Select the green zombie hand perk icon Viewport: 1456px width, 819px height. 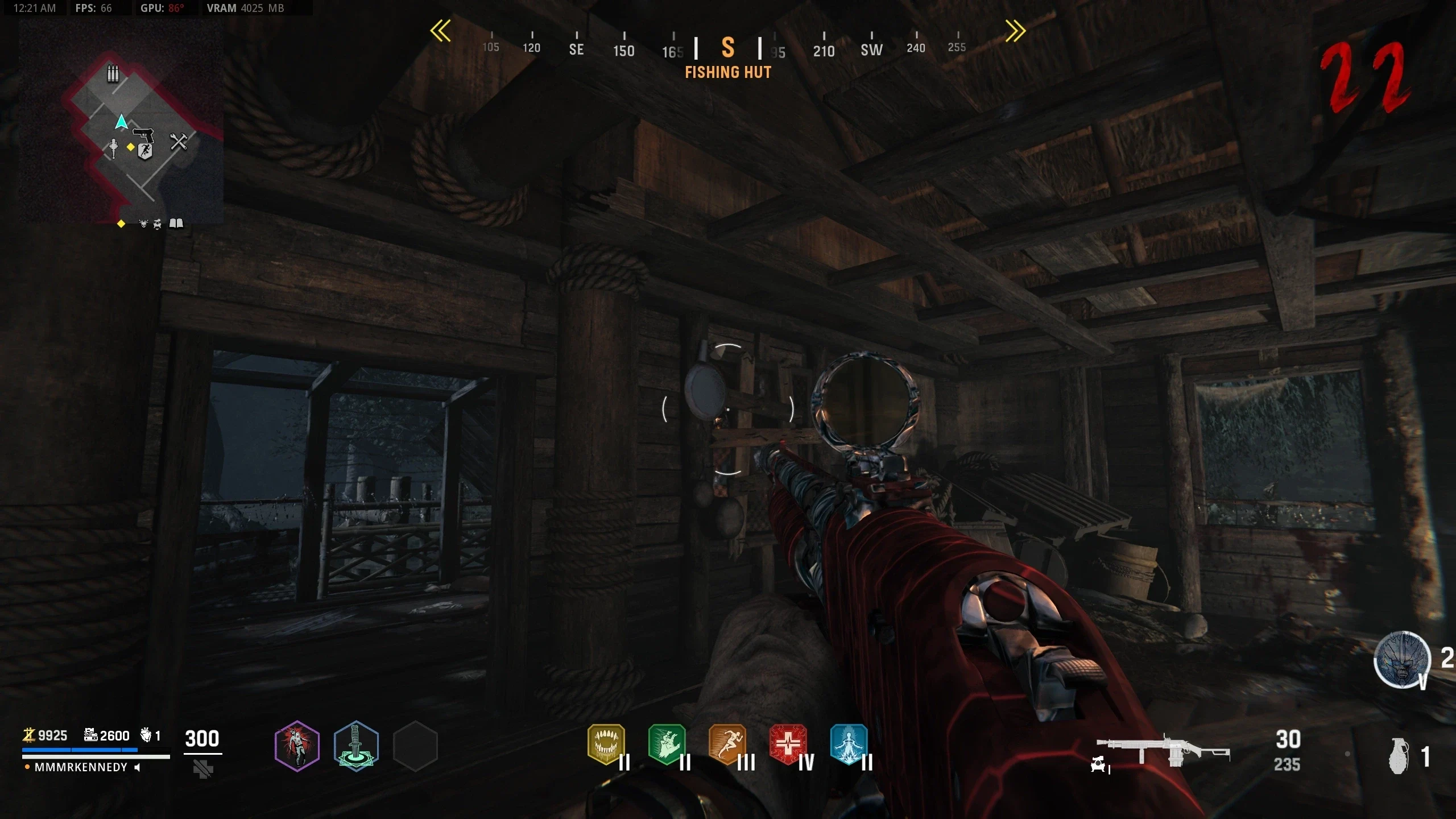[x=667, y=743]
